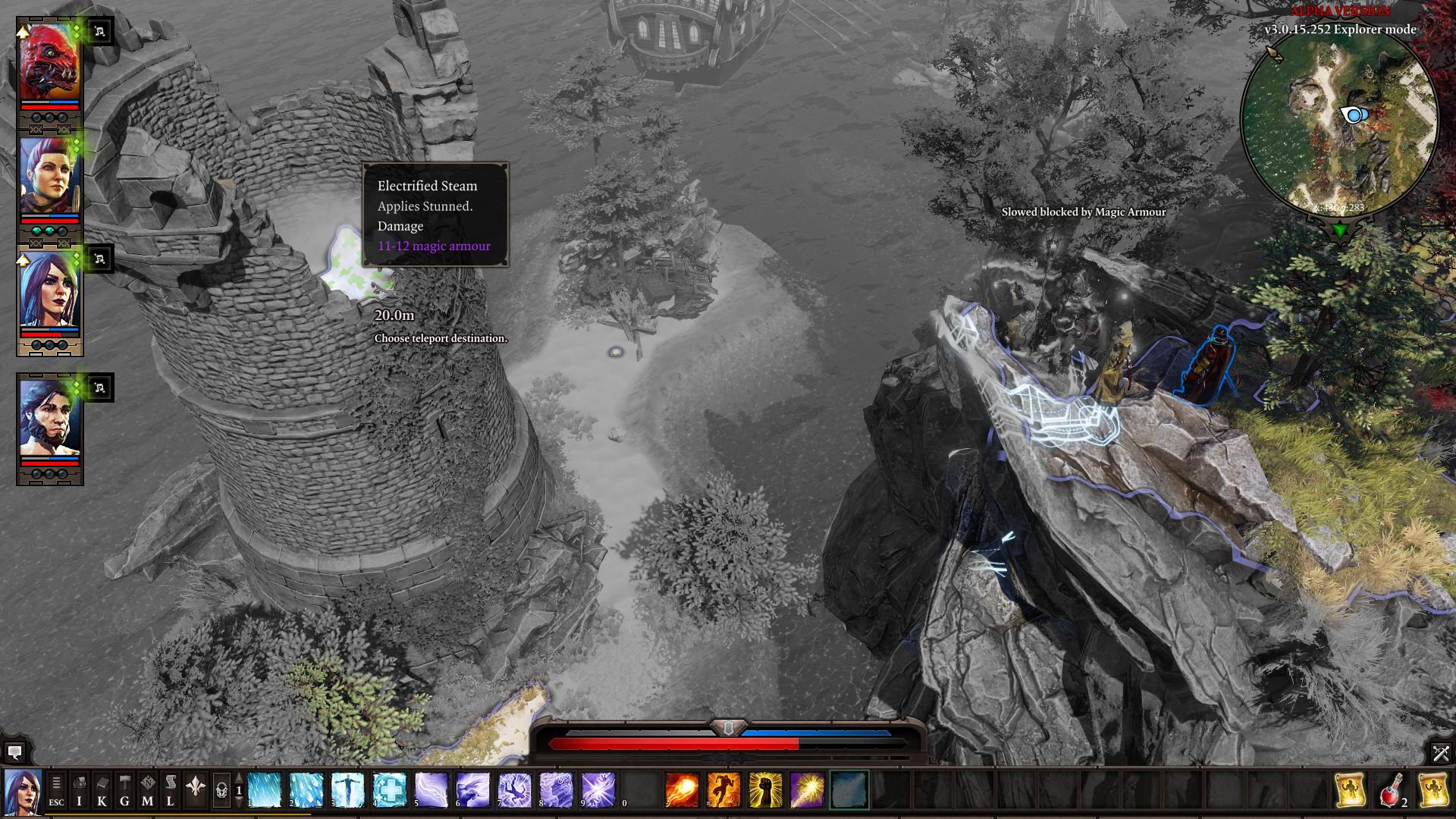This screenshot has width=1456, height=819.
Task: Open the journal scroll L button
Action: (170, 790)
